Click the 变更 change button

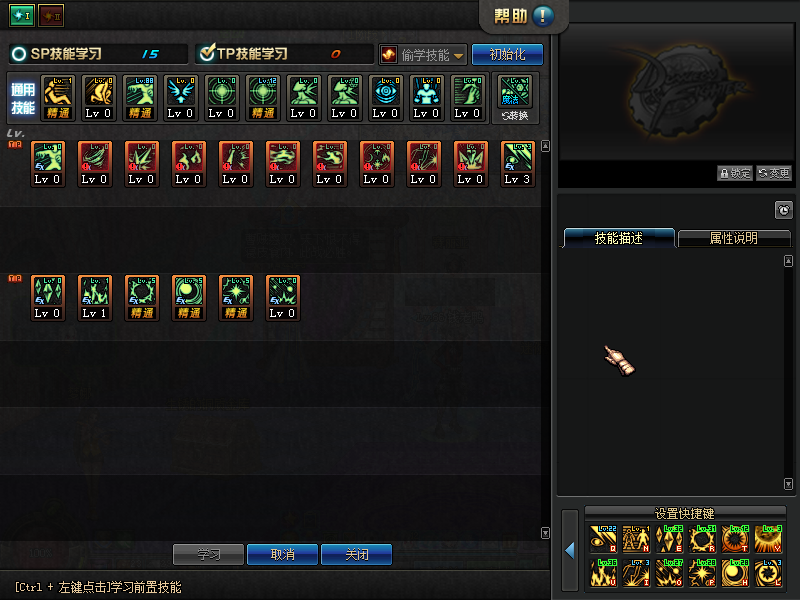[773, 173]
